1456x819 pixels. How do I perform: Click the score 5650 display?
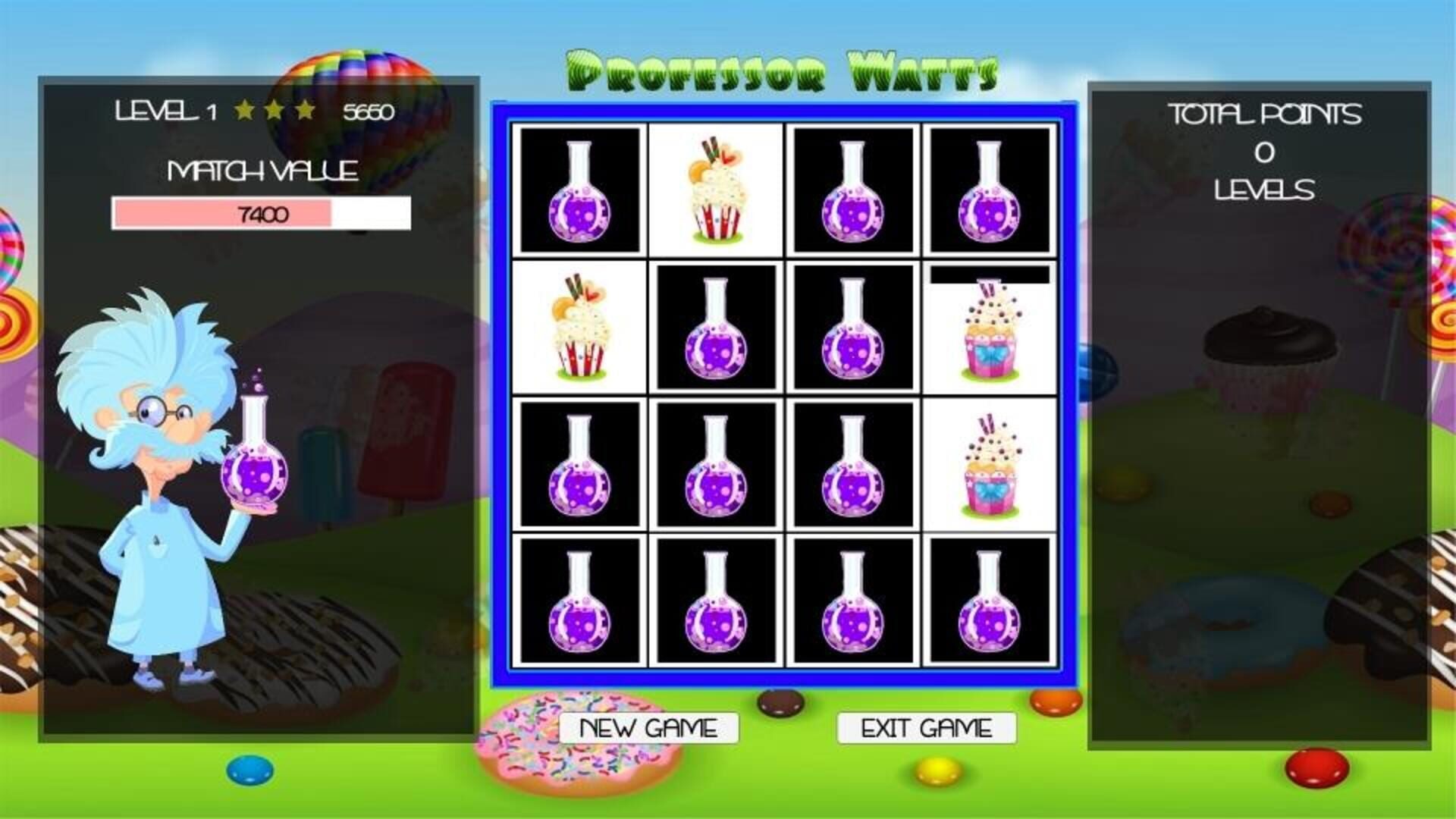(x=369, y=111)
